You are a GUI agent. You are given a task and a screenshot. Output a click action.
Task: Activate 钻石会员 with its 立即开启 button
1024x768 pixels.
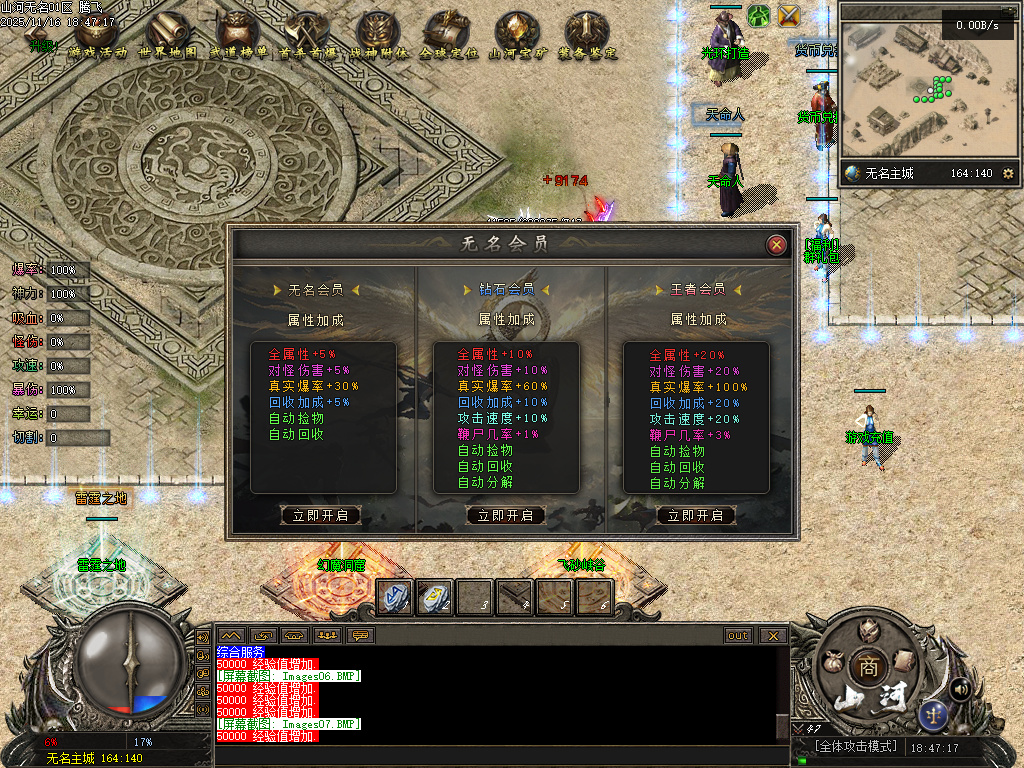click(x=506, y=516)
